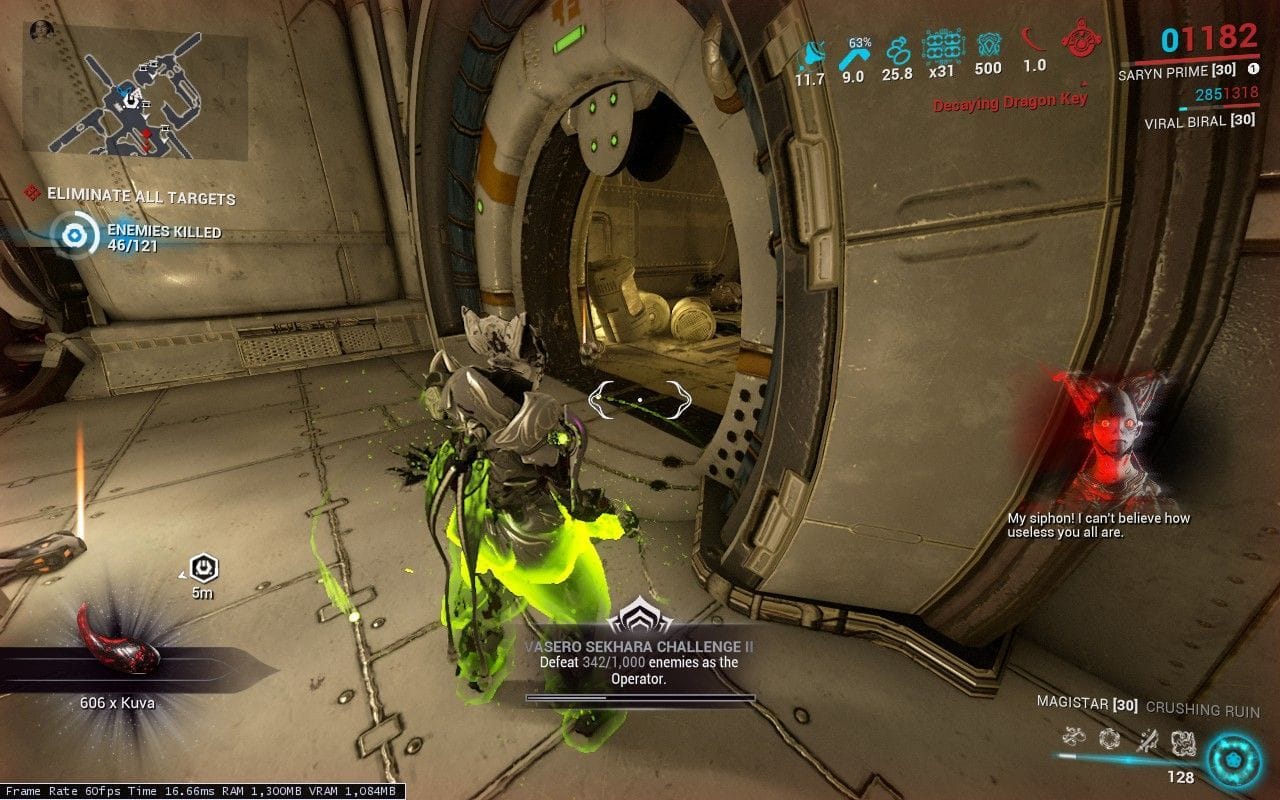Activate Saryn's second ability icon
The height and width of the screenshot is (800, 1280).
click(1110, 739)
